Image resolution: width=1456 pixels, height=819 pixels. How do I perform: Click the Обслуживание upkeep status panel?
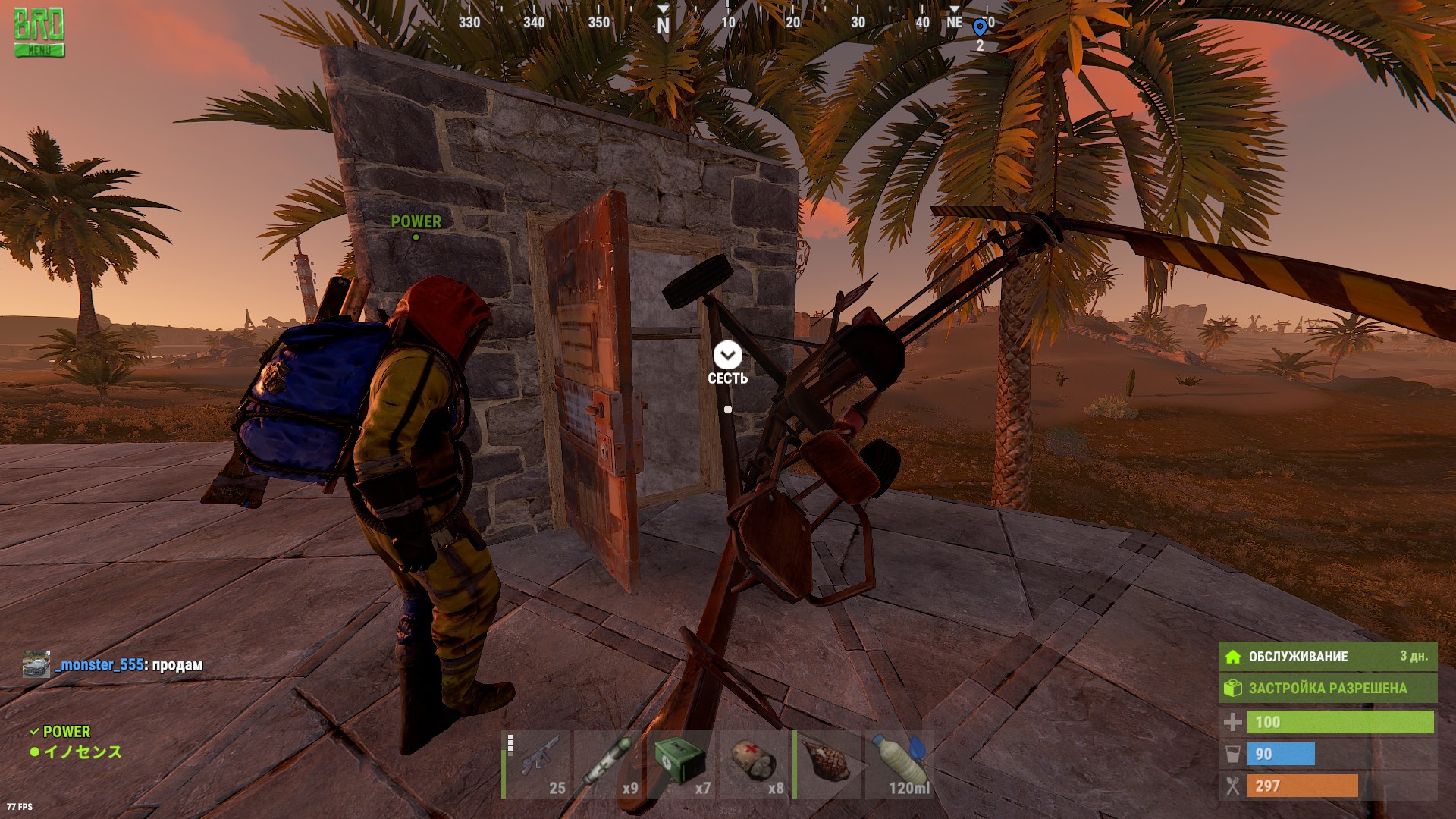click(x=1327, y=657)
